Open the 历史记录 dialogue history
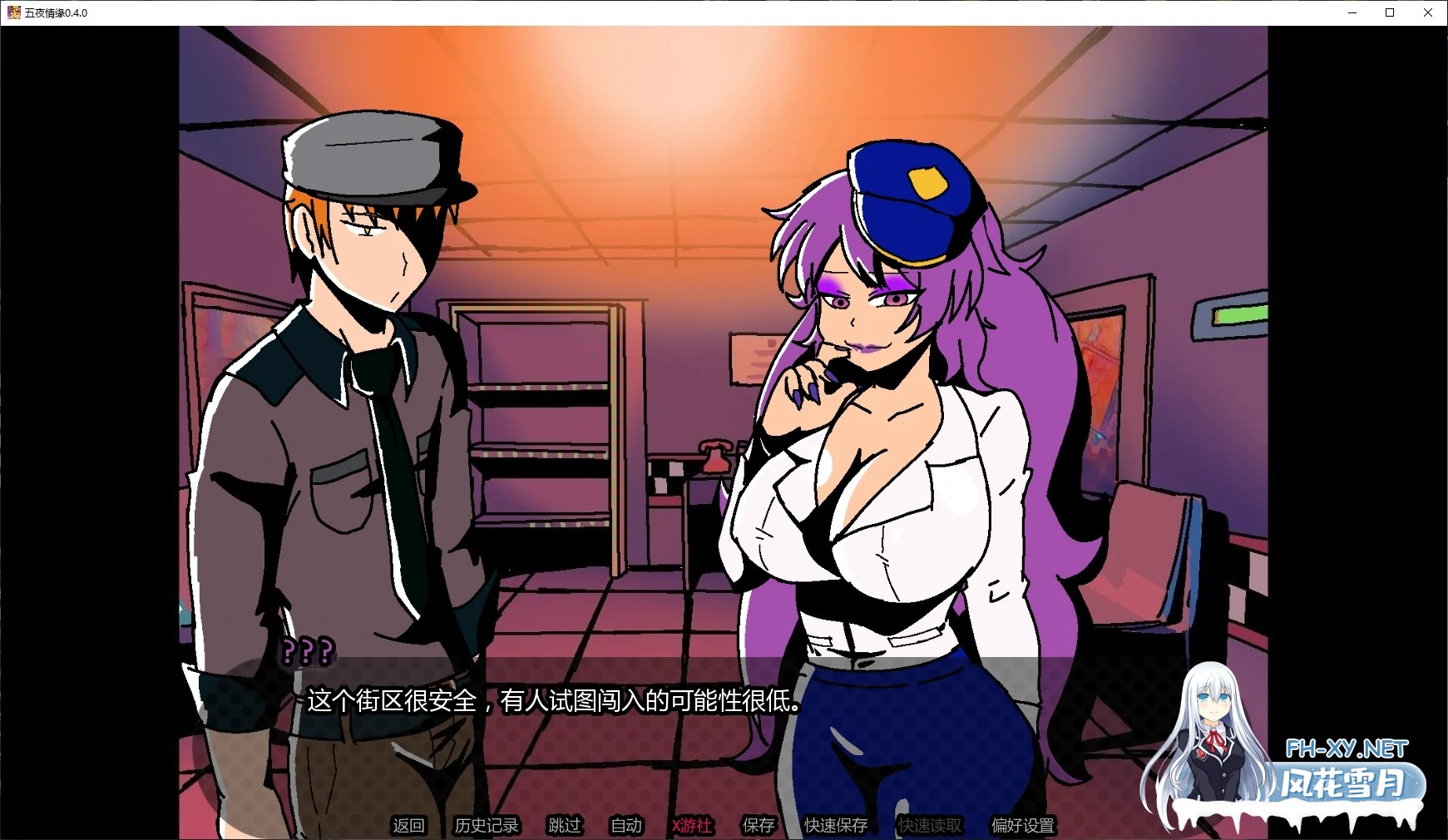Screen dimensions: 1448x840 point(487,826)
